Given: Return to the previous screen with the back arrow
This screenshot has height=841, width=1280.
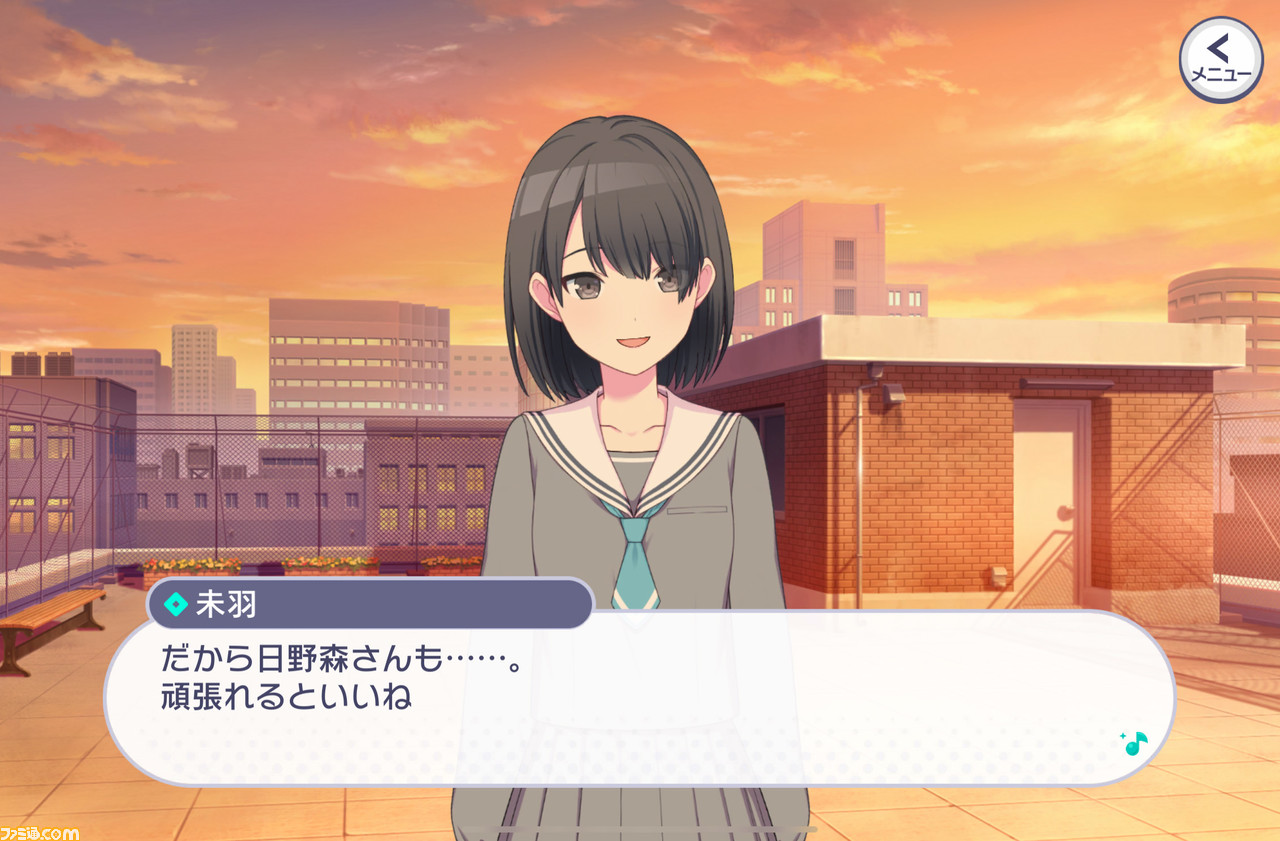Looking at the screenshot, I should pos(1217,48).
